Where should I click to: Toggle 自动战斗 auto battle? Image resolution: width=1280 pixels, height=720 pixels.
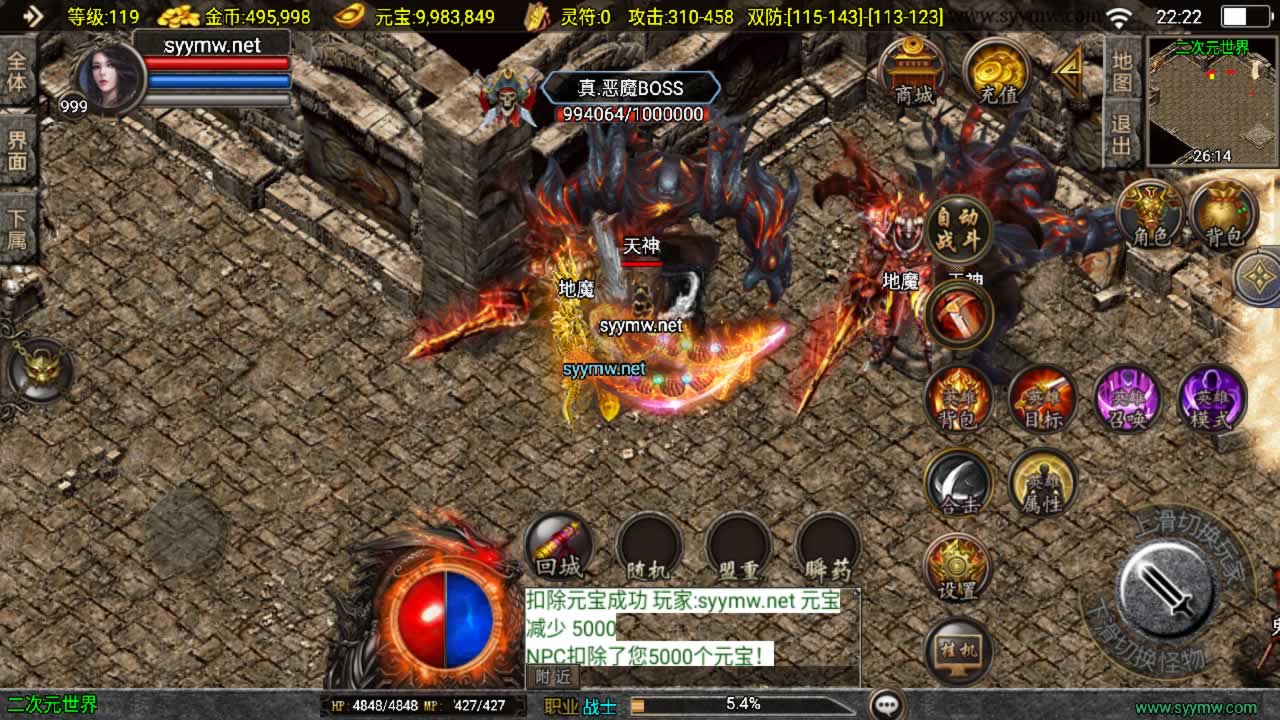pyautogui.click(x=959, y=230)
